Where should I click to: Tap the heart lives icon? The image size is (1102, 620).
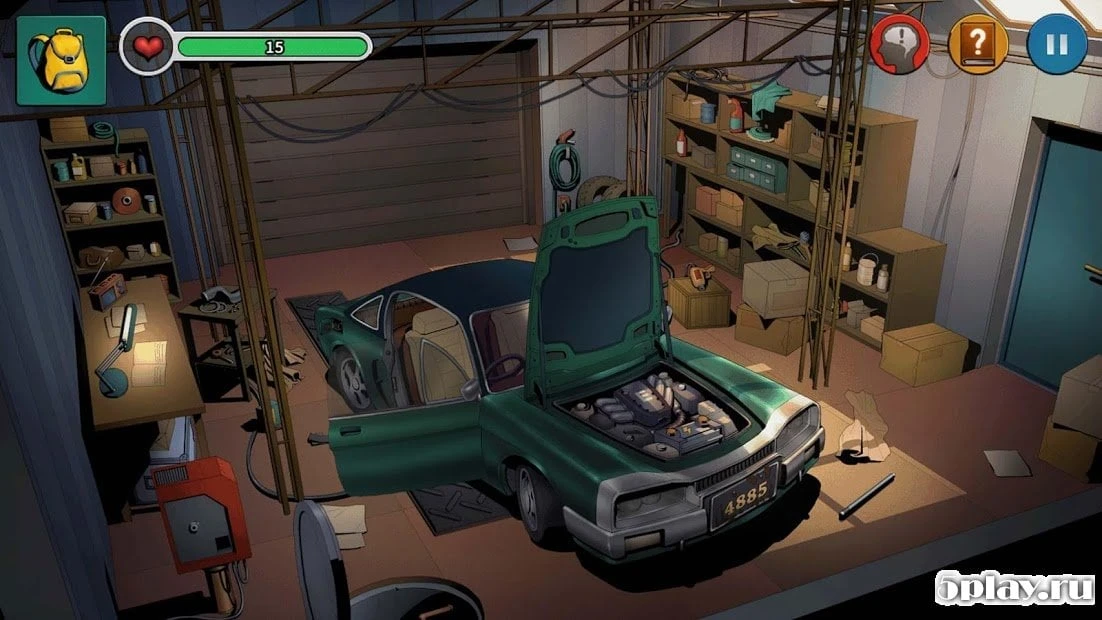(147, 47)
